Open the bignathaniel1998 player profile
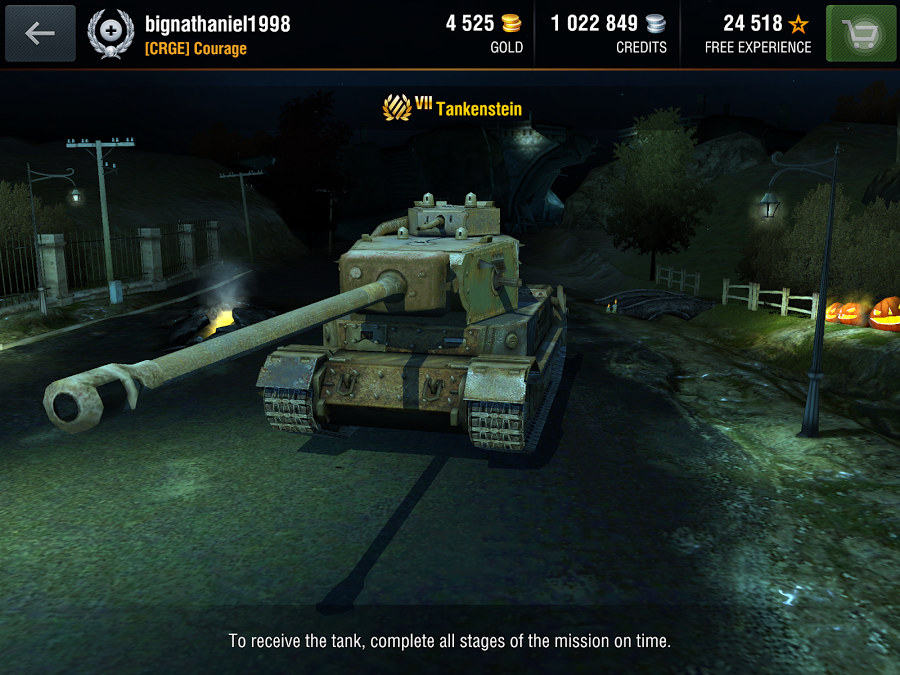The image size is (900, 675). (x=217, y=24)
